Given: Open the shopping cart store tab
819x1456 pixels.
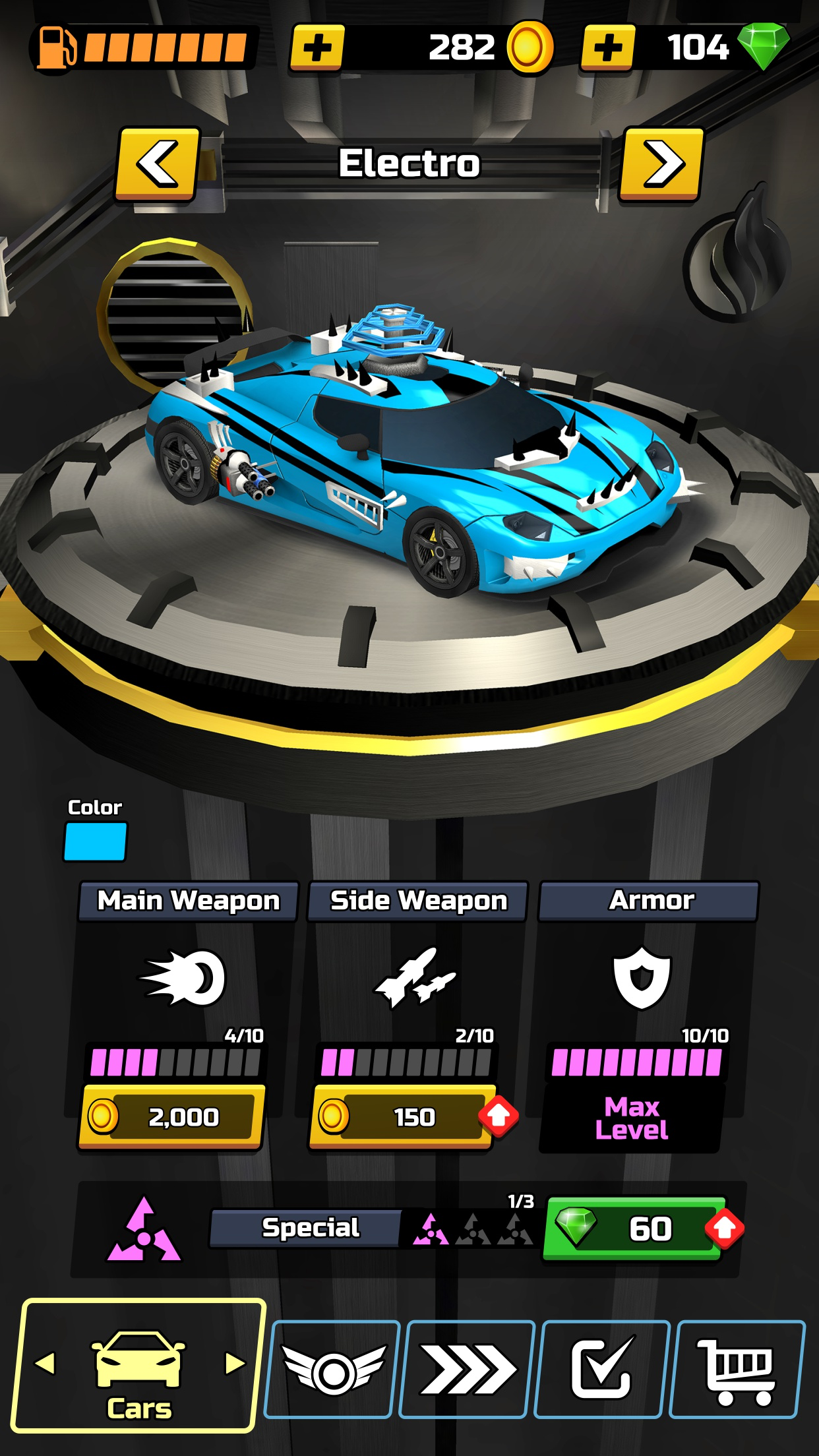Looking at the screenshot, I should pyautogui.click(x=737, y=1370).
